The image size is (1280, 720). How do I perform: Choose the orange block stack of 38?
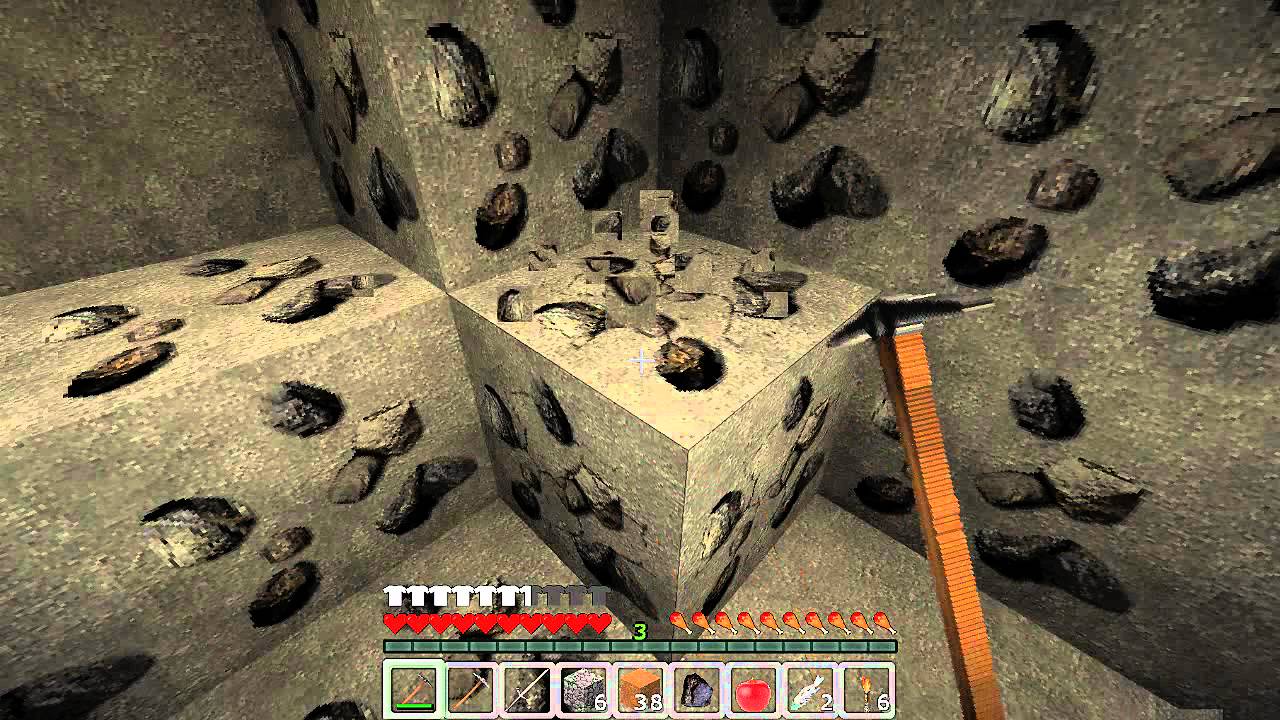[639, 688]
